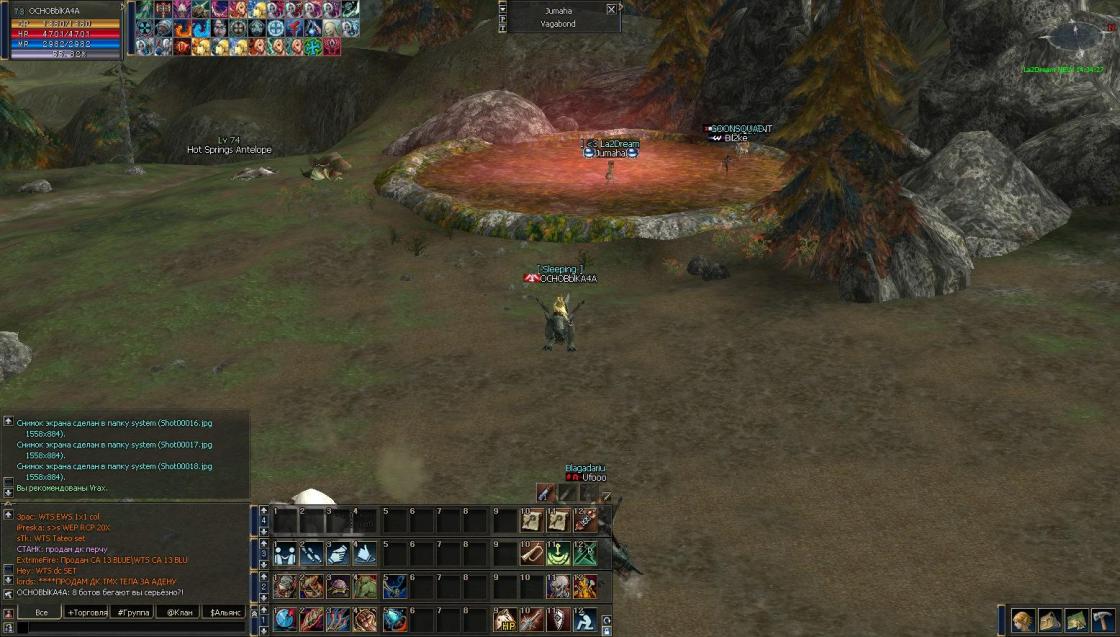This screenshot has width=1120, height=637.
Task: Select the #Группа party chat tab
Action: point(133,612)
